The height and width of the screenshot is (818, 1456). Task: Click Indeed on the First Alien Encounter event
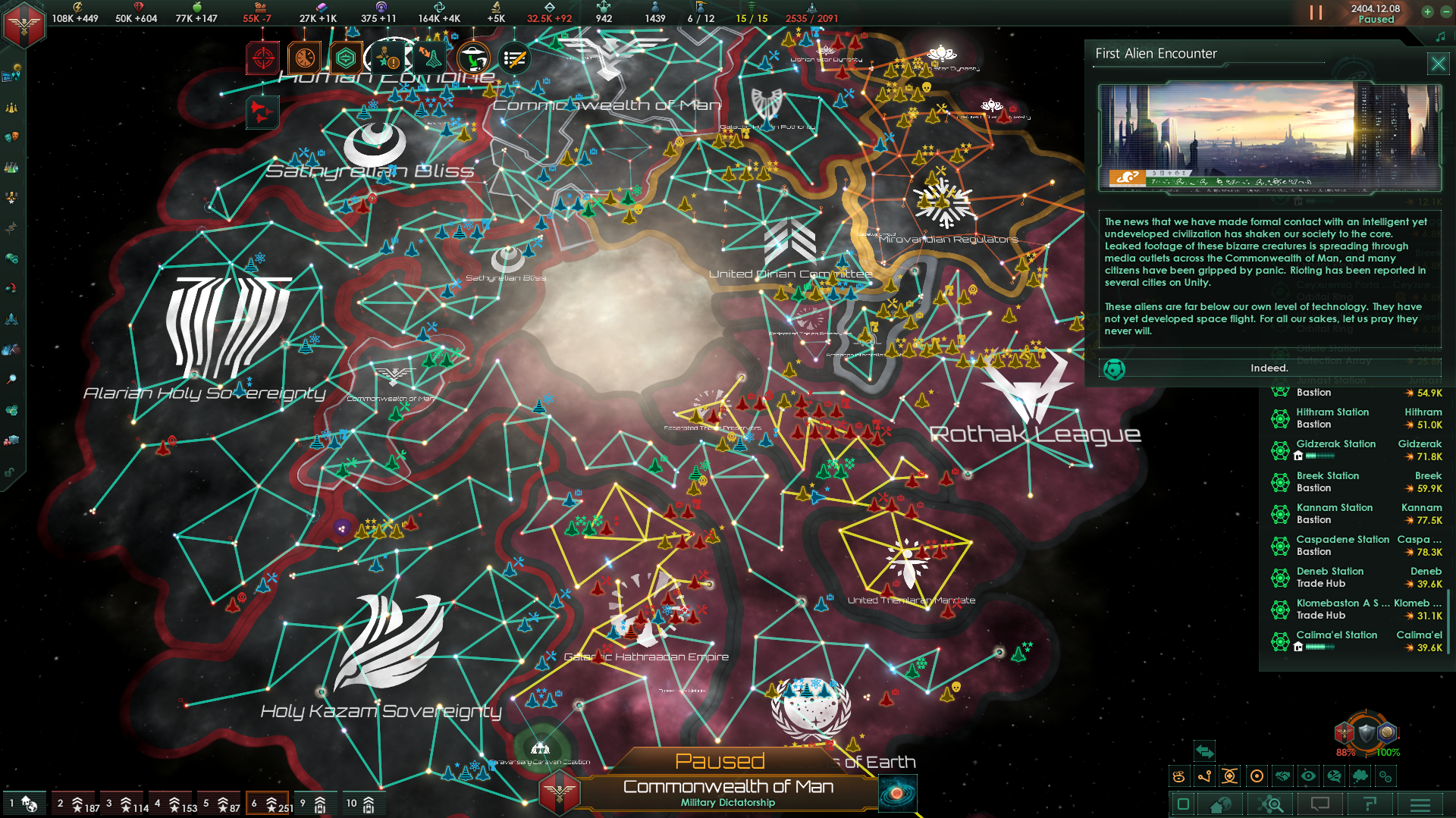point(1270,368)
